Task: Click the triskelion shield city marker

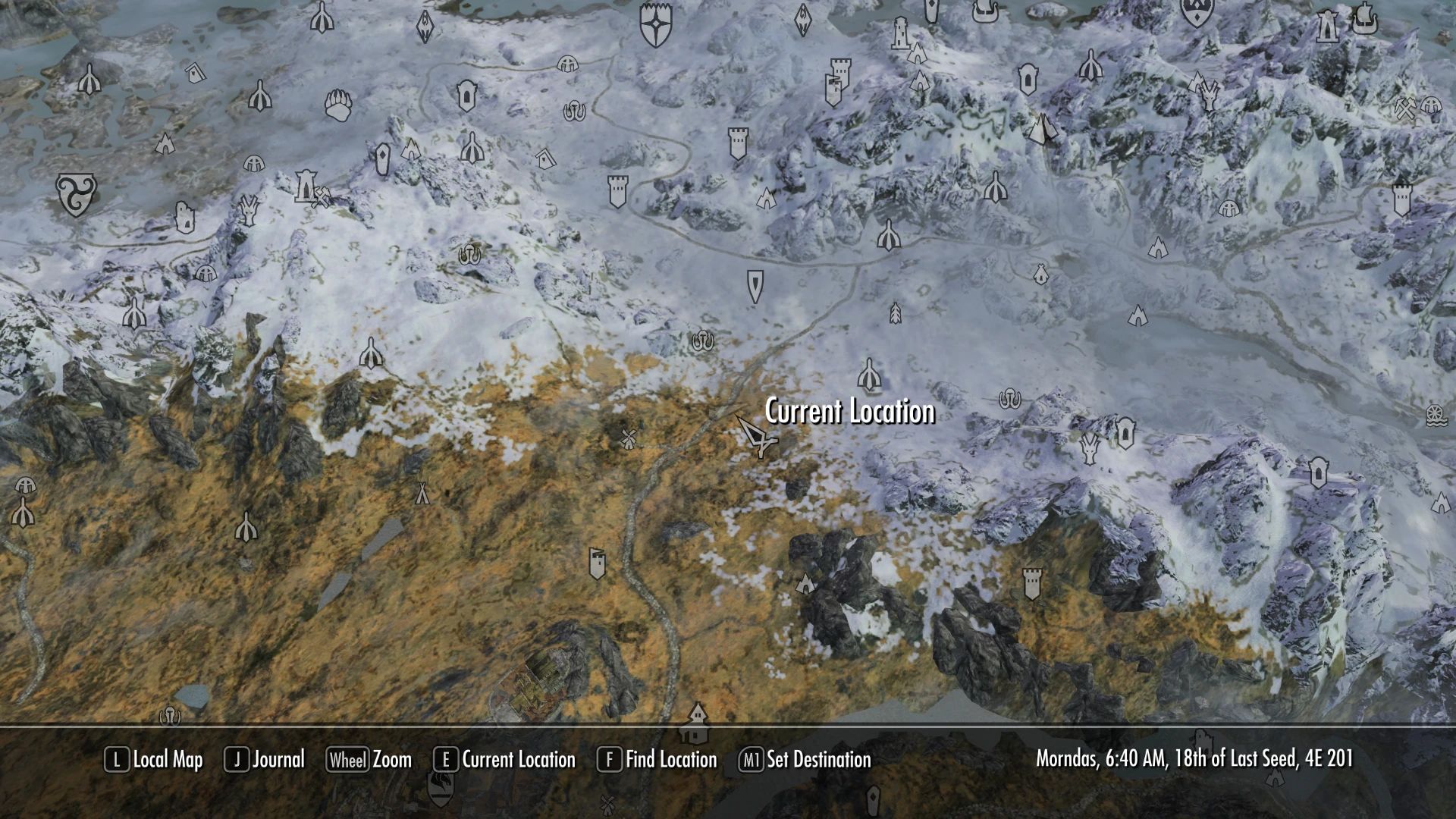Action: tap(77, 193)
